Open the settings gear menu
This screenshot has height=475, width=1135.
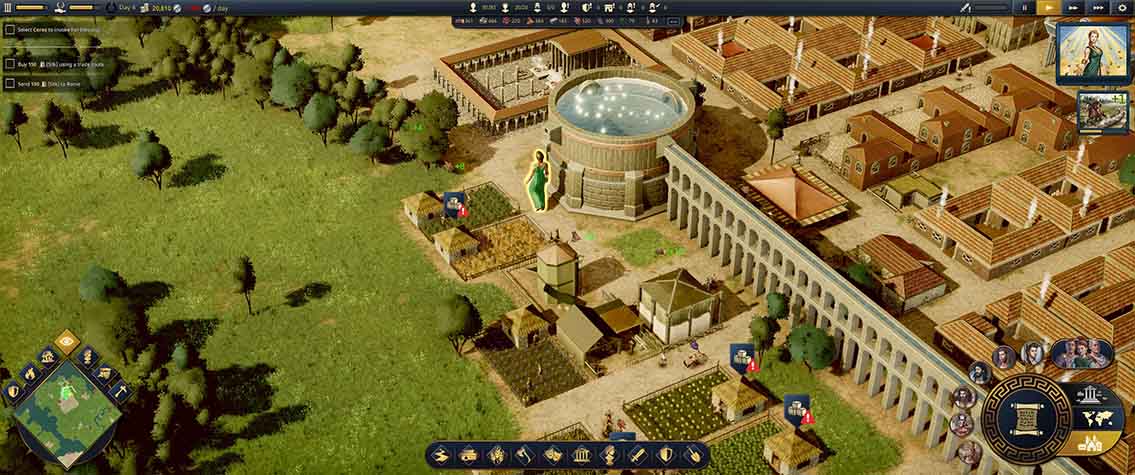pyautogui.click(x=1124, y=7)
